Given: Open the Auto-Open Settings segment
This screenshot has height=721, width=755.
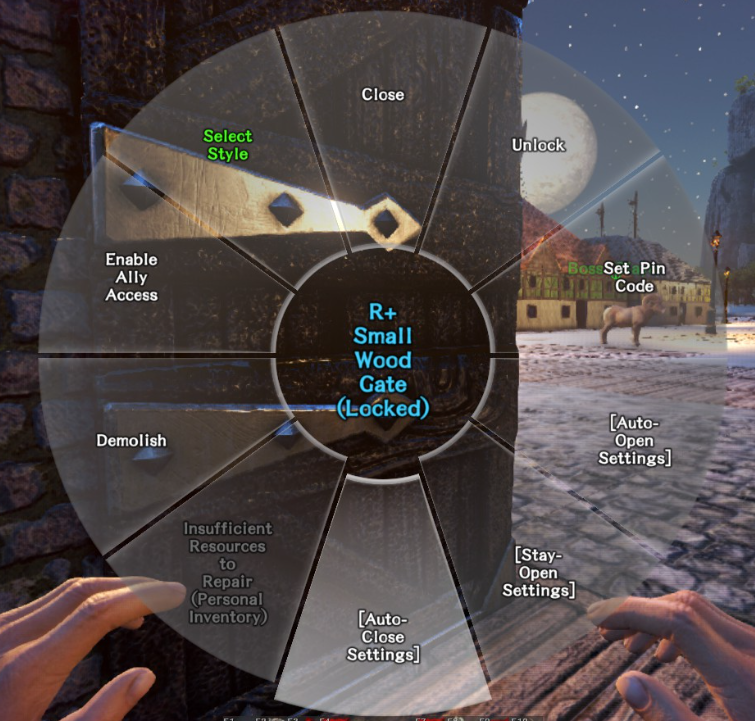Looking at the screenshot, I should coord(634,440).
